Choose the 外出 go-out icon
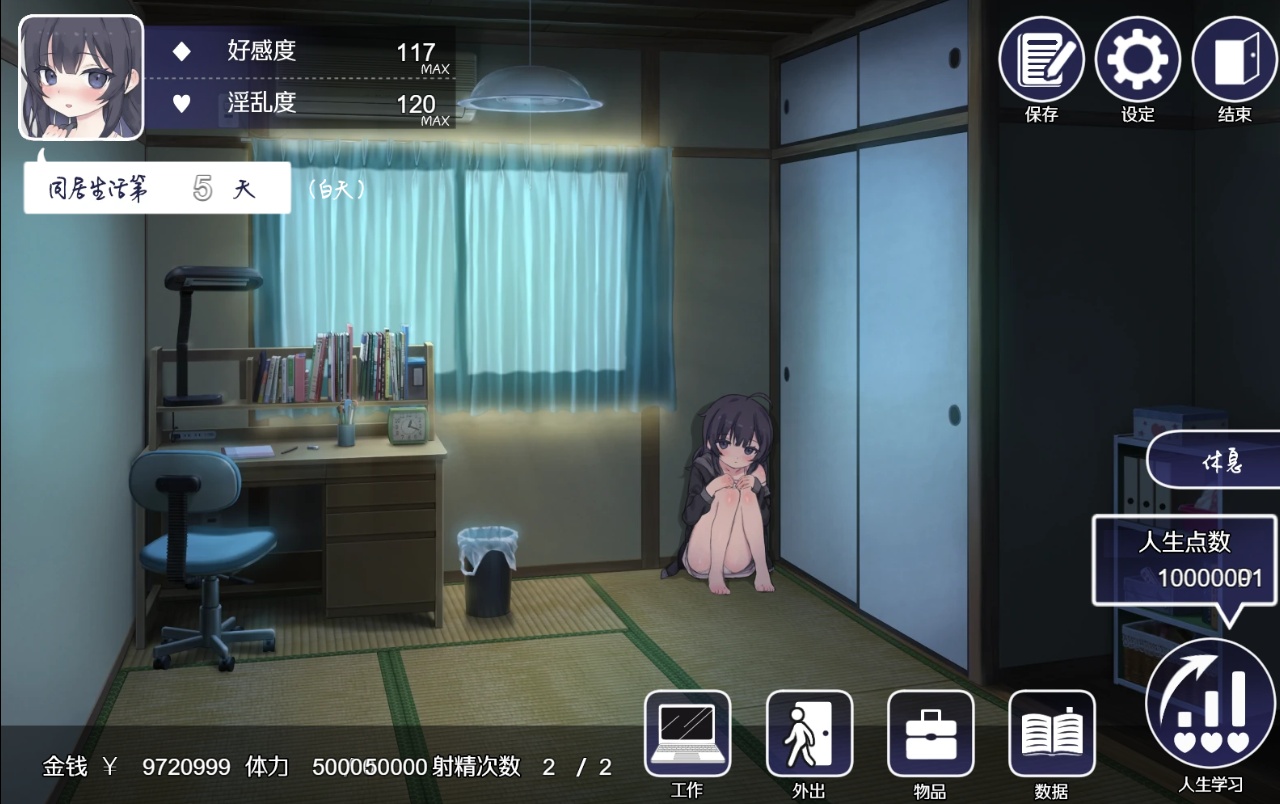 pyautogui.click(x=809, y=734)
